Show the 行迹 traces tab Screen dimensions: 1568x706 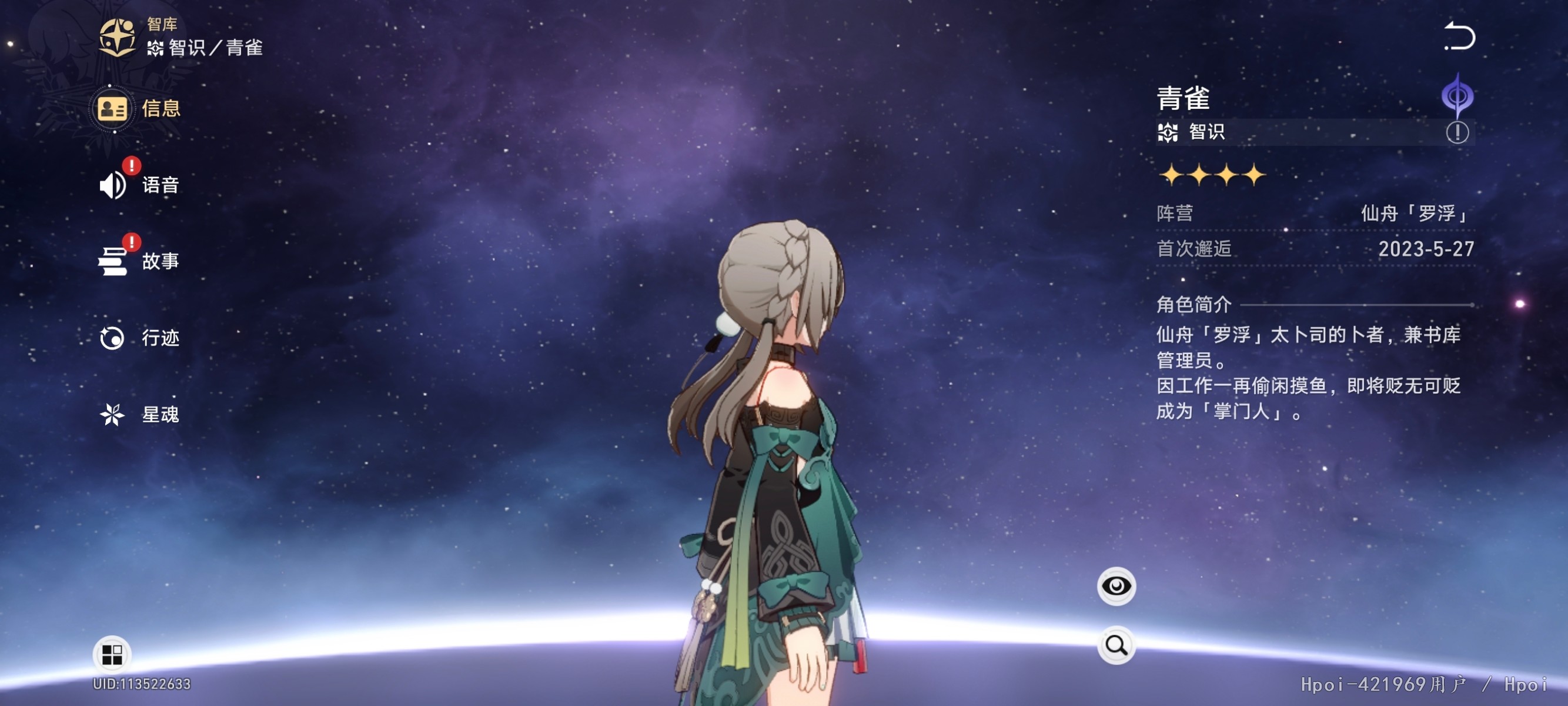click(x=139, y=338)
